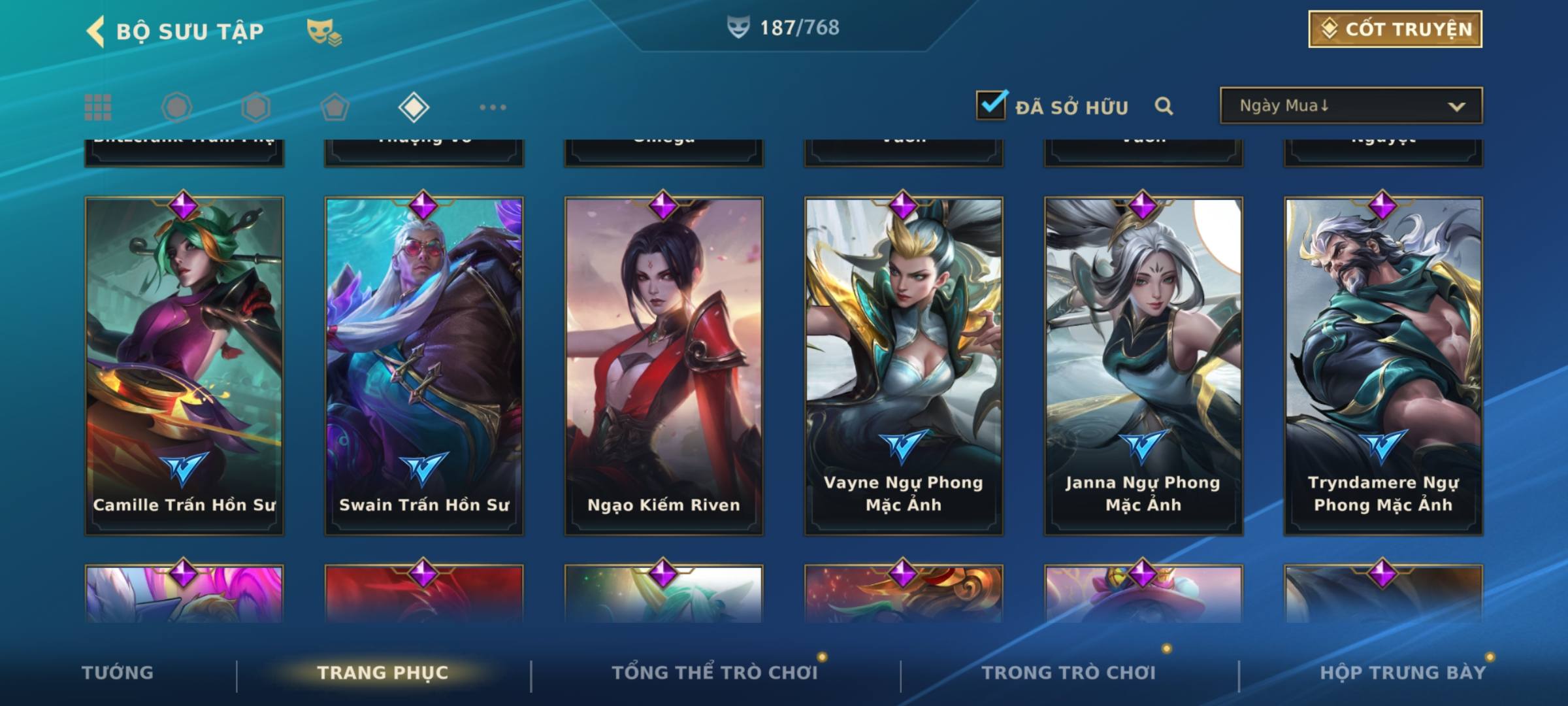This screenshot has width=1568, height=706.
Task: Go to the Hộp Trưng Bày tab
Action: pyautogui.click(x=1402, y=673)
